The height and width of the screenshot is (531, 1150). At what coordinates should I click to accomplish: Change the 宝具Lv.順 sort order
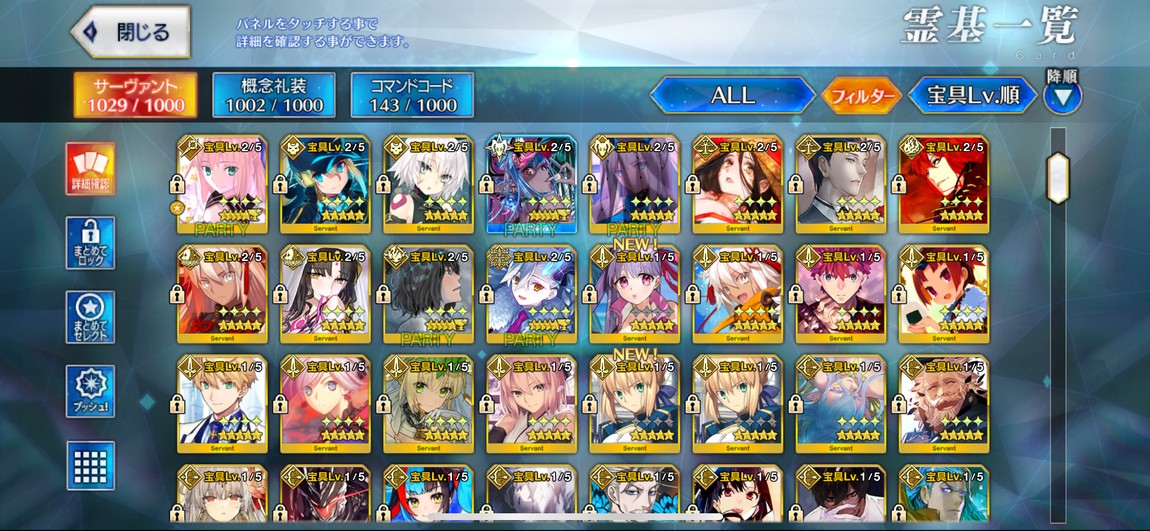[972, 96]
